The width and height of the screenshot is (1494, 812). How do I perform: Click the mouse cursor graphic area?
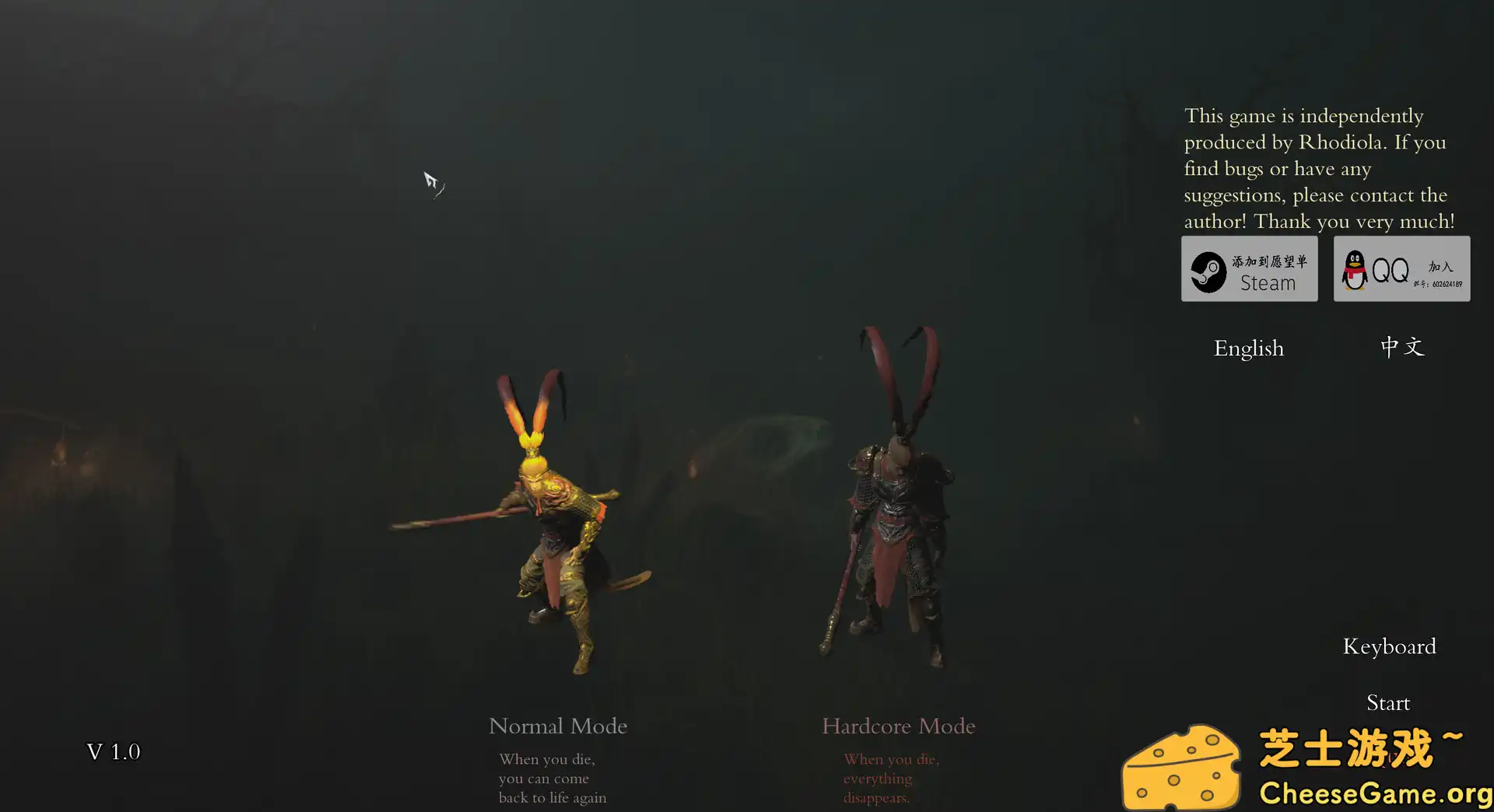click(433, 183)
